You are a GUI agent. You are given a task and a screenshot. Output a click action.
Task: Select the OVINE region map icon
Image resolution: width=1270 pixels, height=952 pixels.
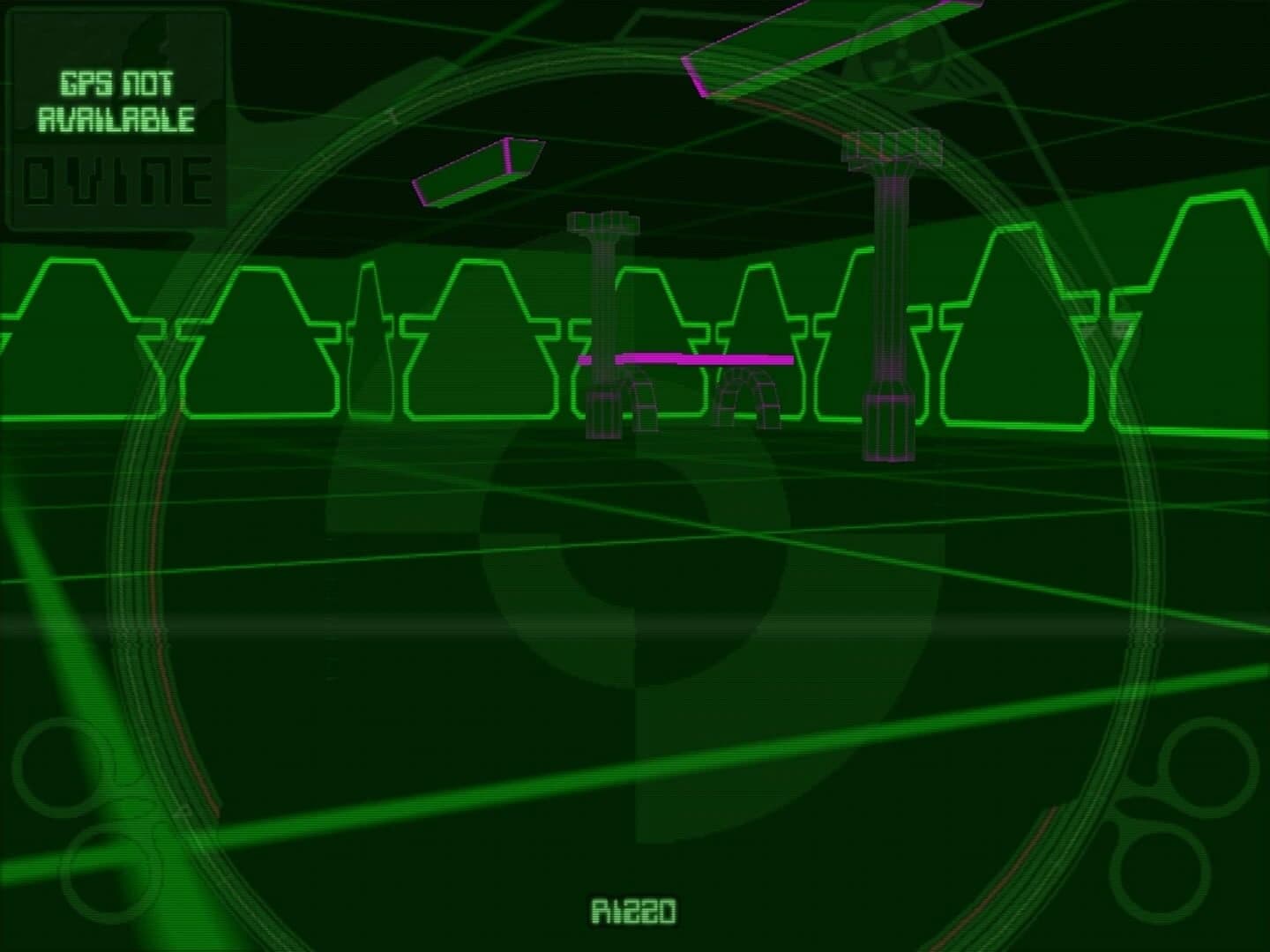pos(117,182)
